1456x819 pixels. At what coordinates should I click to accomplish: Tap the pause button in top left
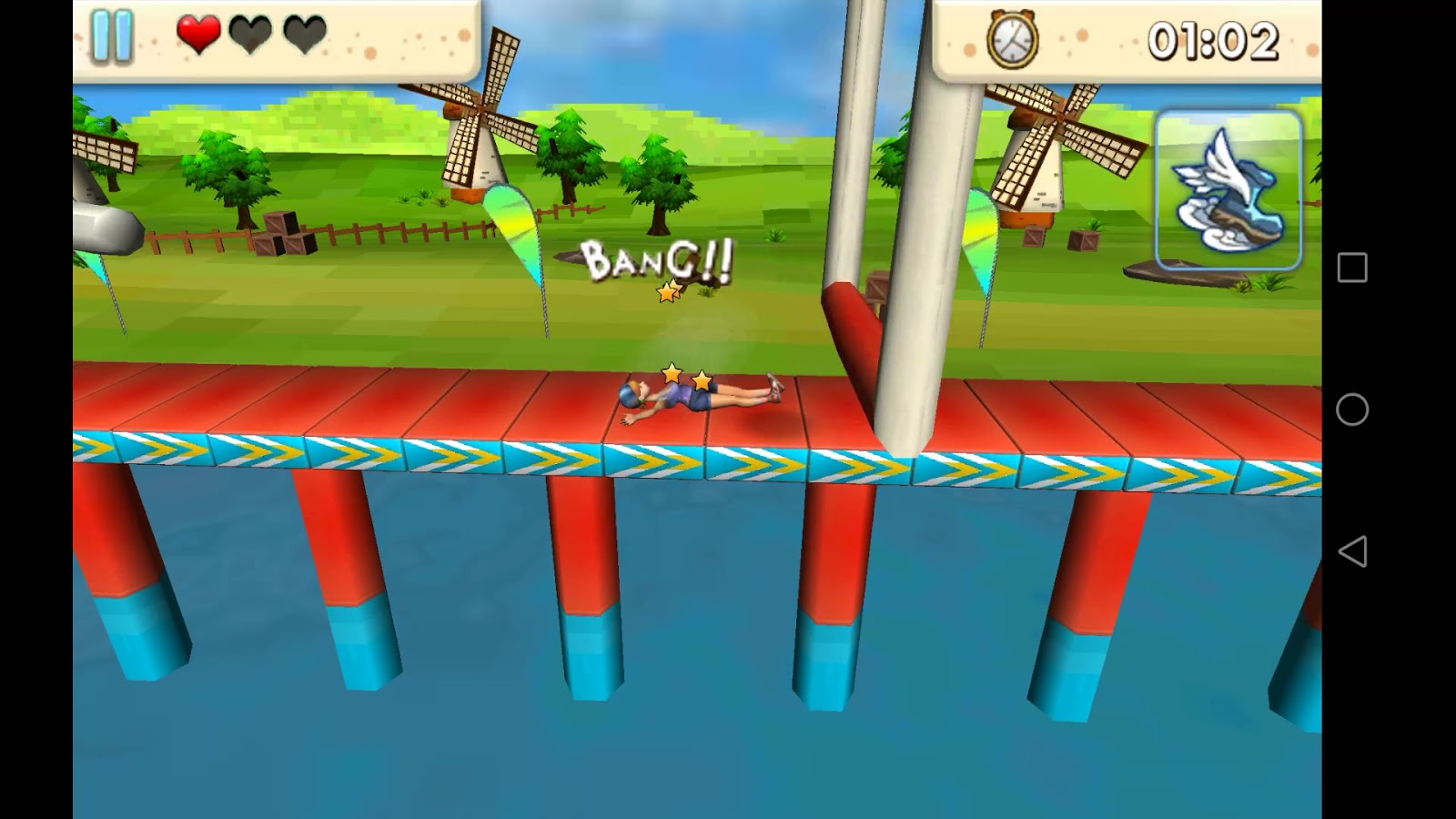tap(111, 32)
